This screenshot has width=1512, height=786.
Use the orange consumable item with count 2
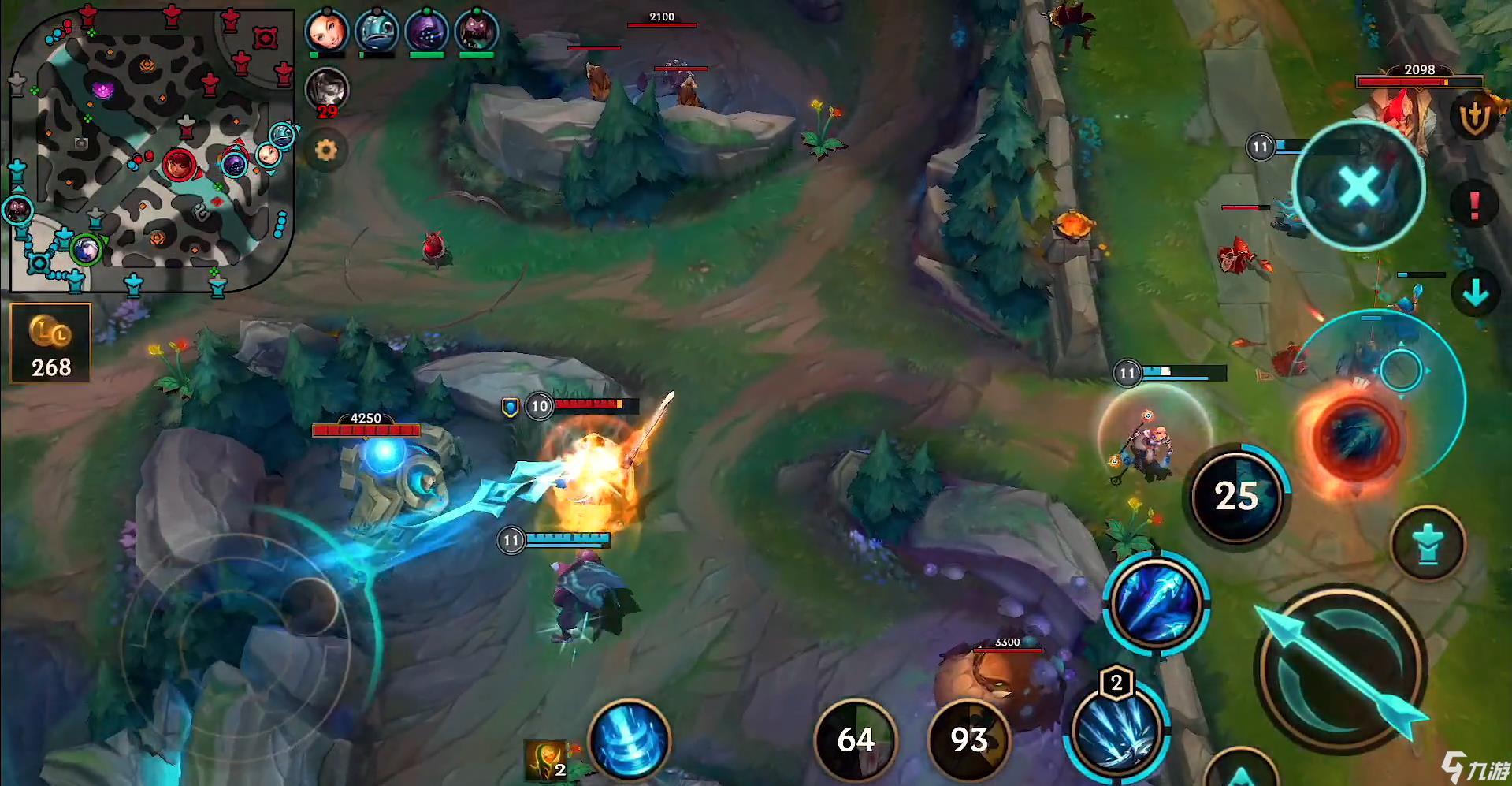coord(548,759)
